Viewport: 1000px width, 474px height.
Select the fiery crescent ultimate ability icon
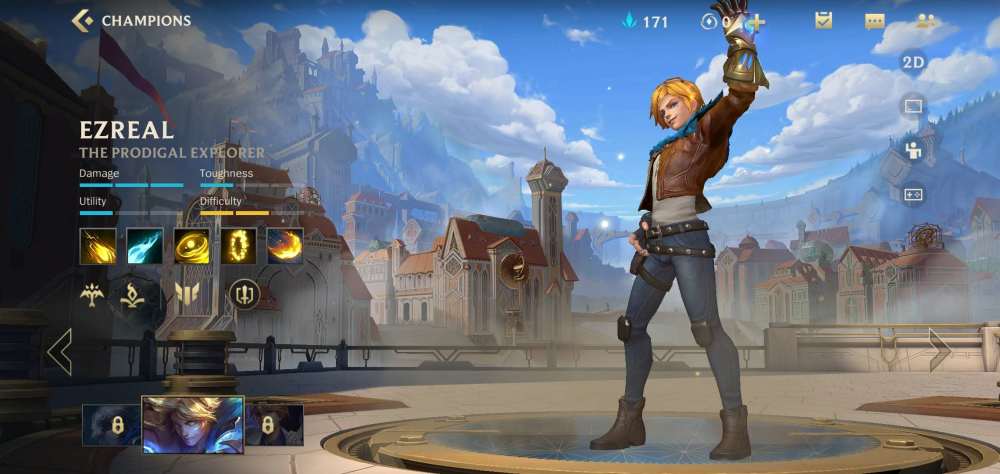click(x=285, y=246)
